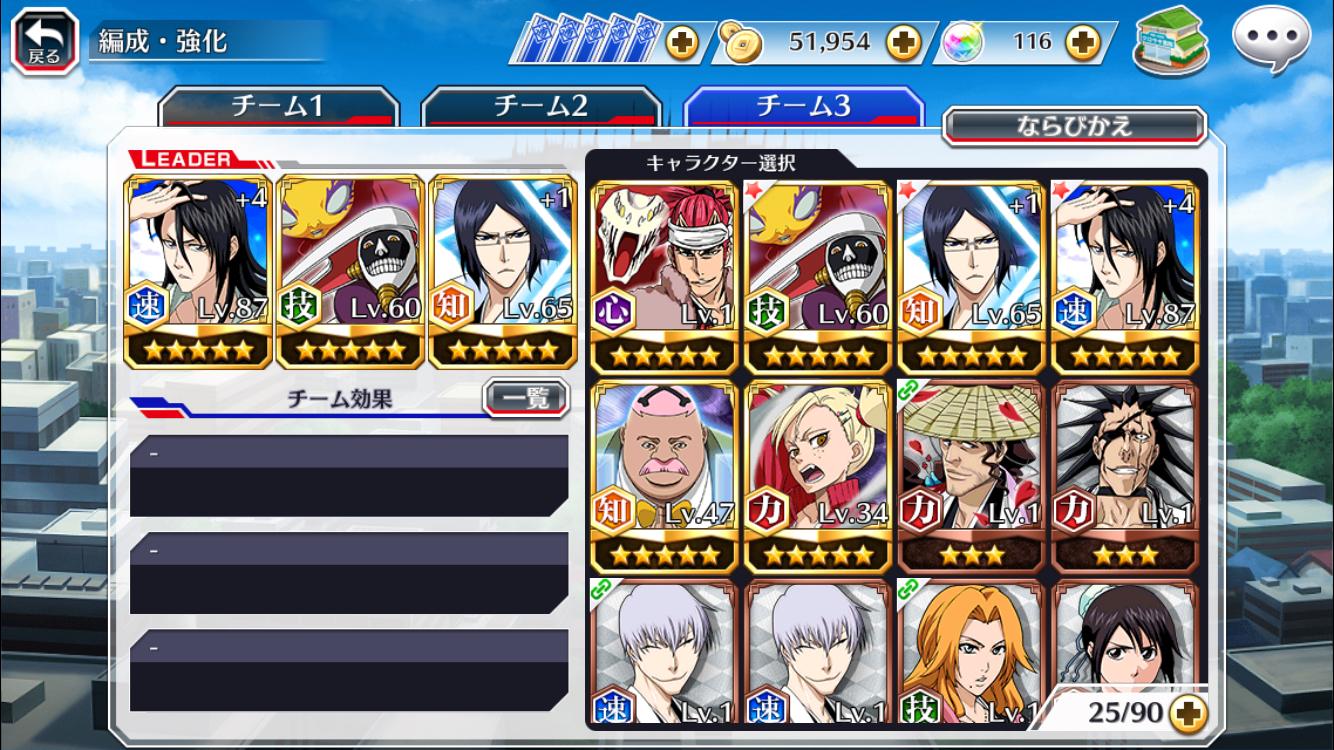Select the eyepatch 力 three-star character card
Screen dimensions: 1334x750
click(1124, 476)
